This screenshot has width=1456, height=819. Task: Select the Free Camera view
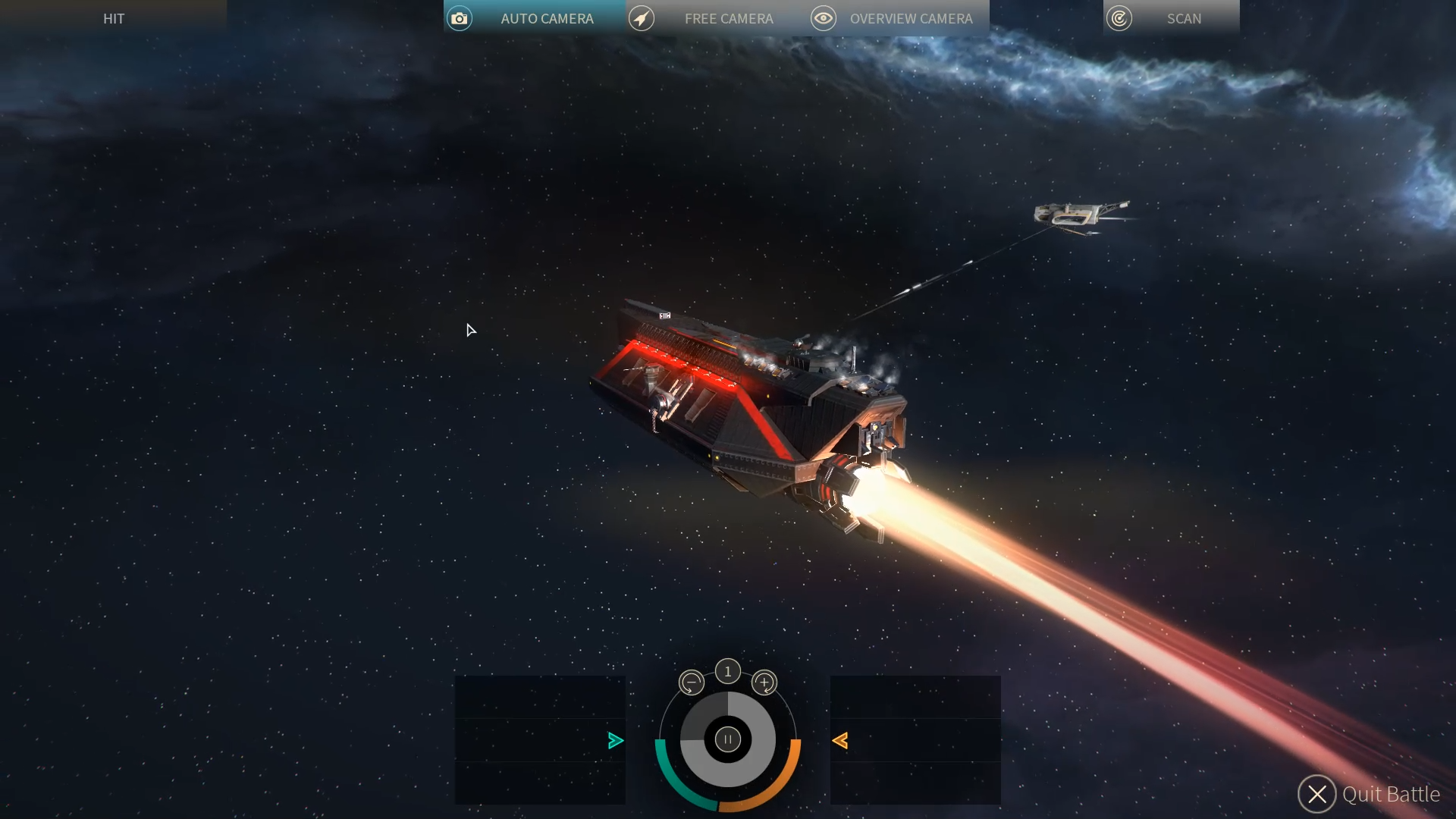coord(716,18)
